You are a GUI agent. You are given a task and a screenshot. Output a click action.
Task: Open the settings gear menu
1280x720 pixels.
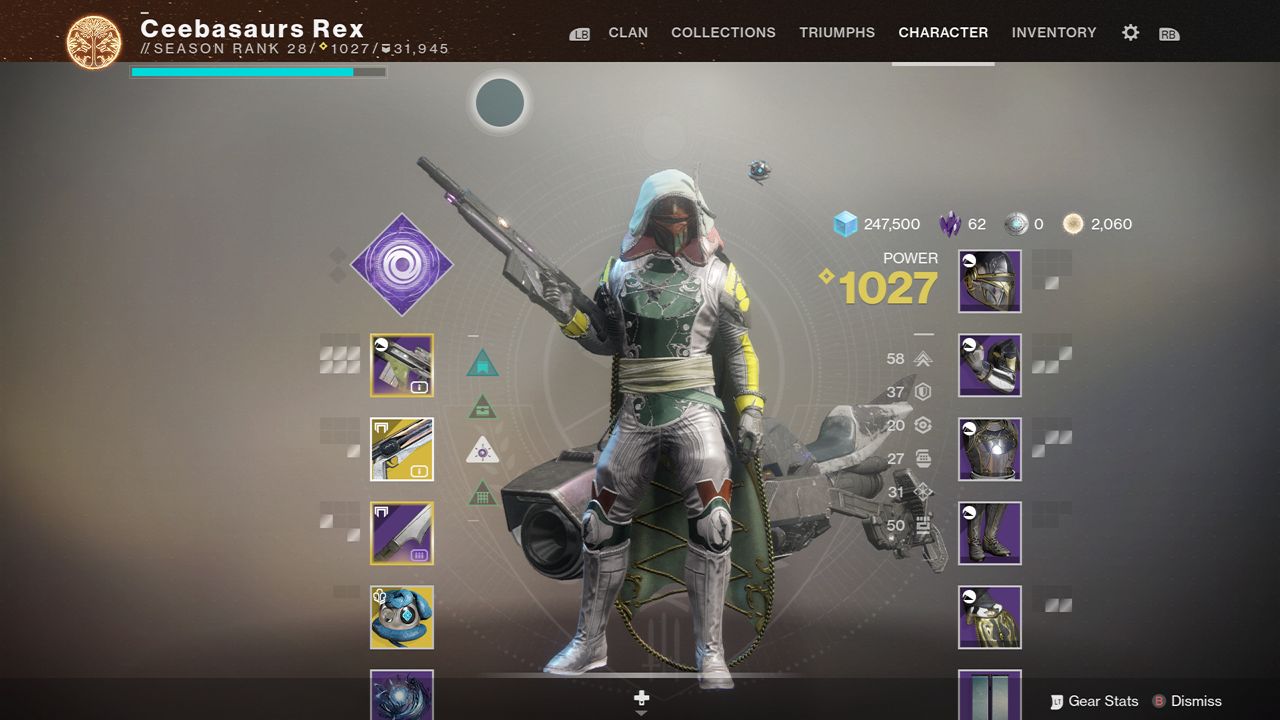click(x=1129, y=32)
